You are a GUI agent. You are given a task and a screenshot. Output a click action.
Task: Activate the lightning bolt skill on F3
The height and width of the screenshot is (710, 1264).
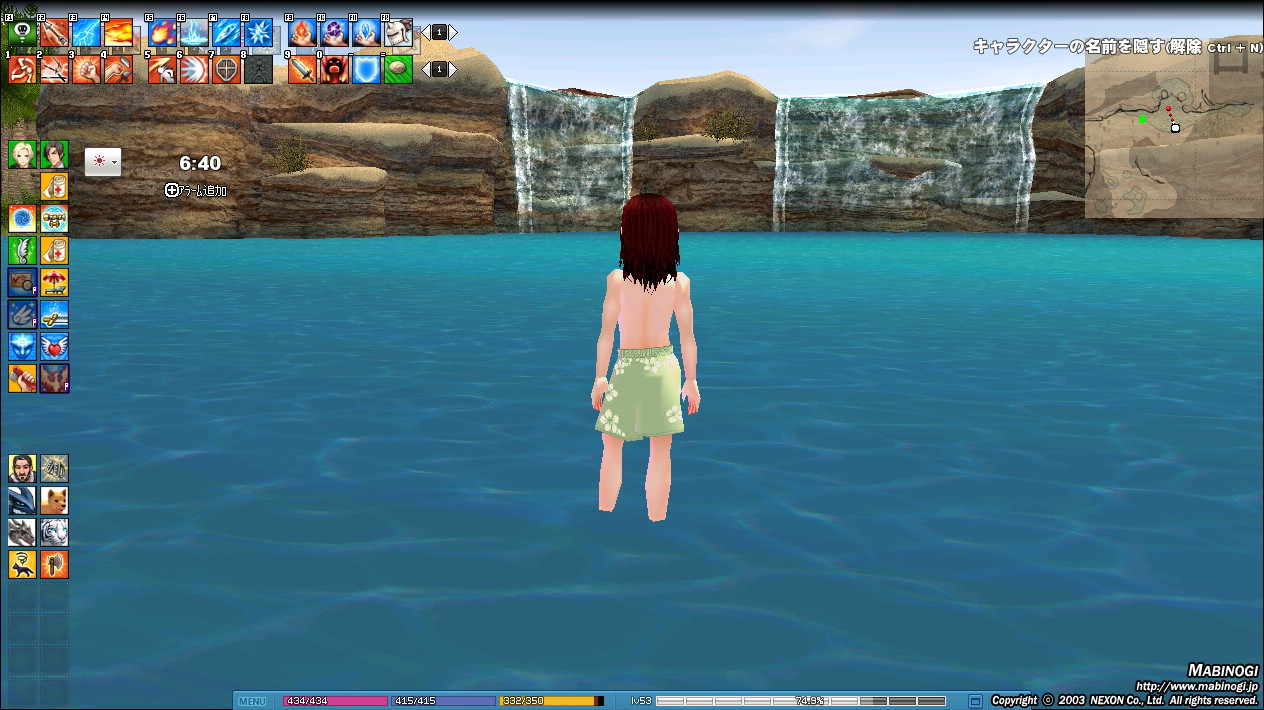[x=86, y=33]
